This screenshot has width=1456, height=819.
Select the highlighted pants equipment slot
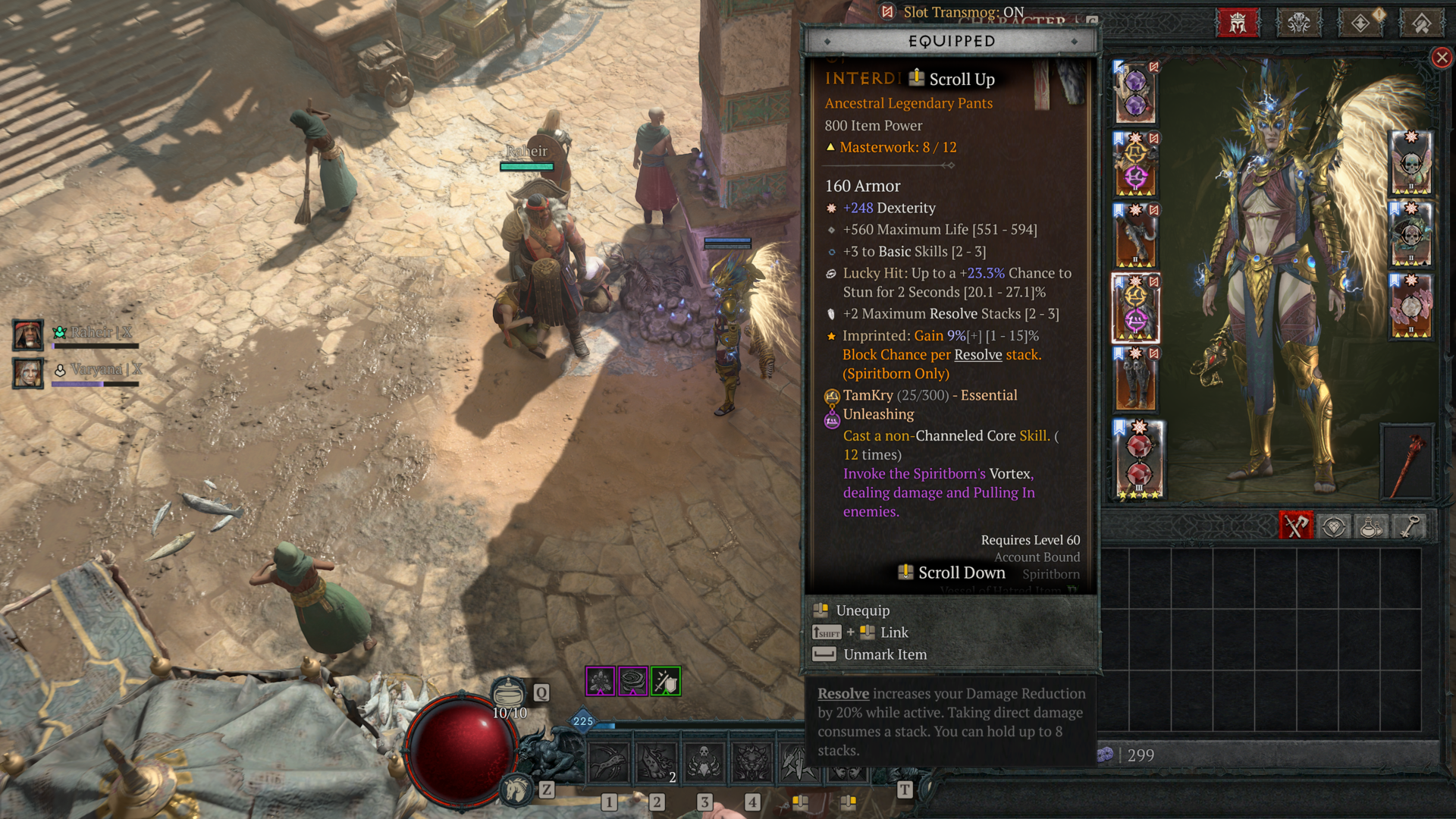1135,309
